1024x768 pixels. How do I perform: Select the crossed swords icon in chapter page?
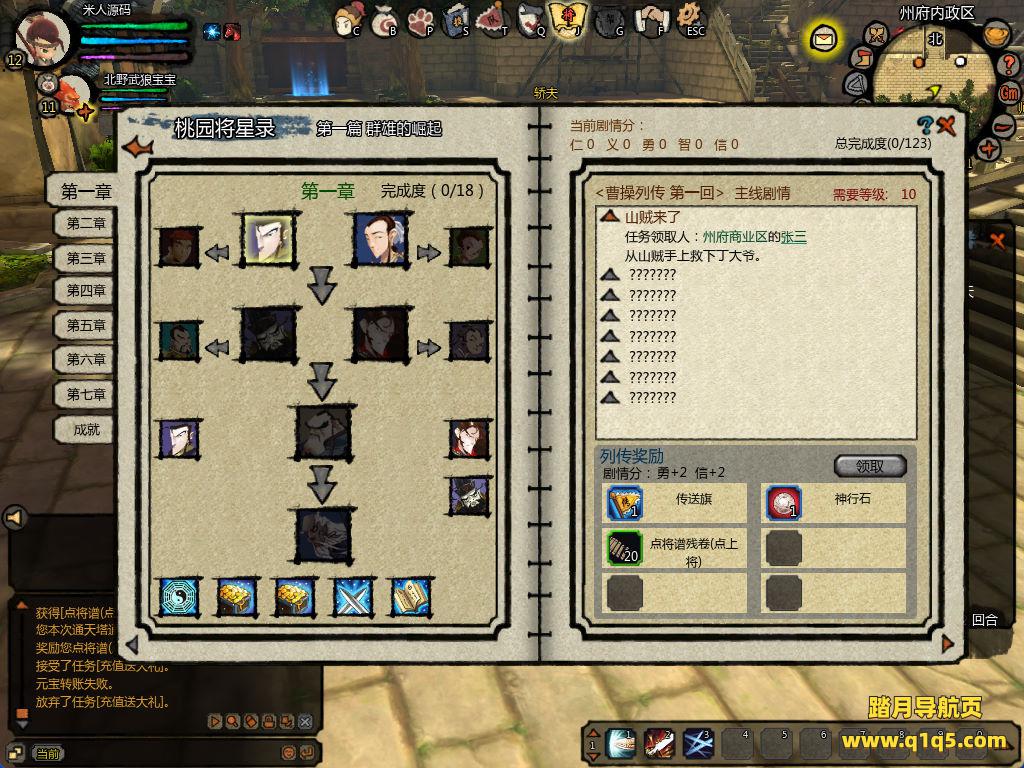(353, 596)
